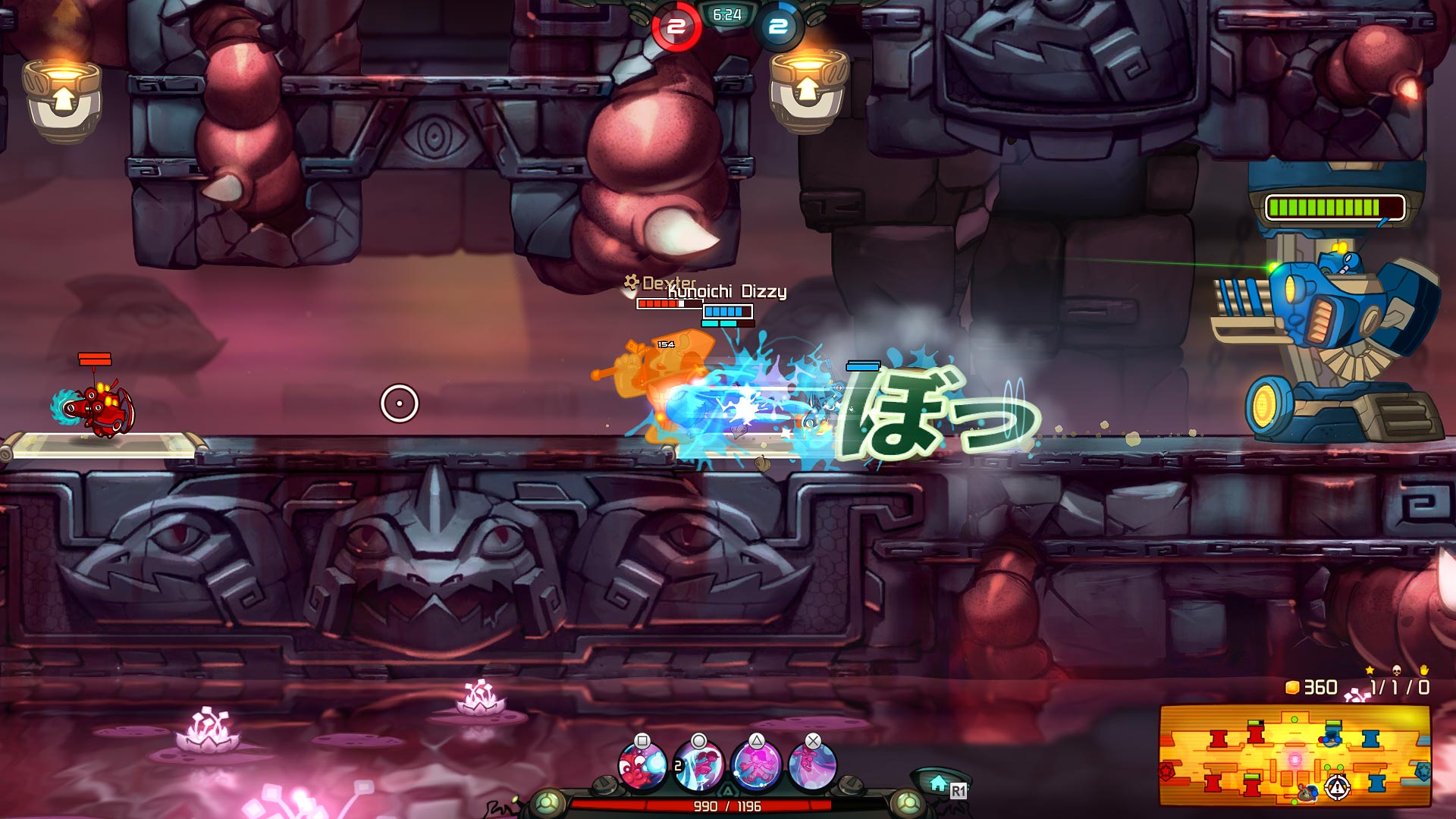Select Dexter's nameplate above his character
Screen dimensions: 1456x819
666,284
